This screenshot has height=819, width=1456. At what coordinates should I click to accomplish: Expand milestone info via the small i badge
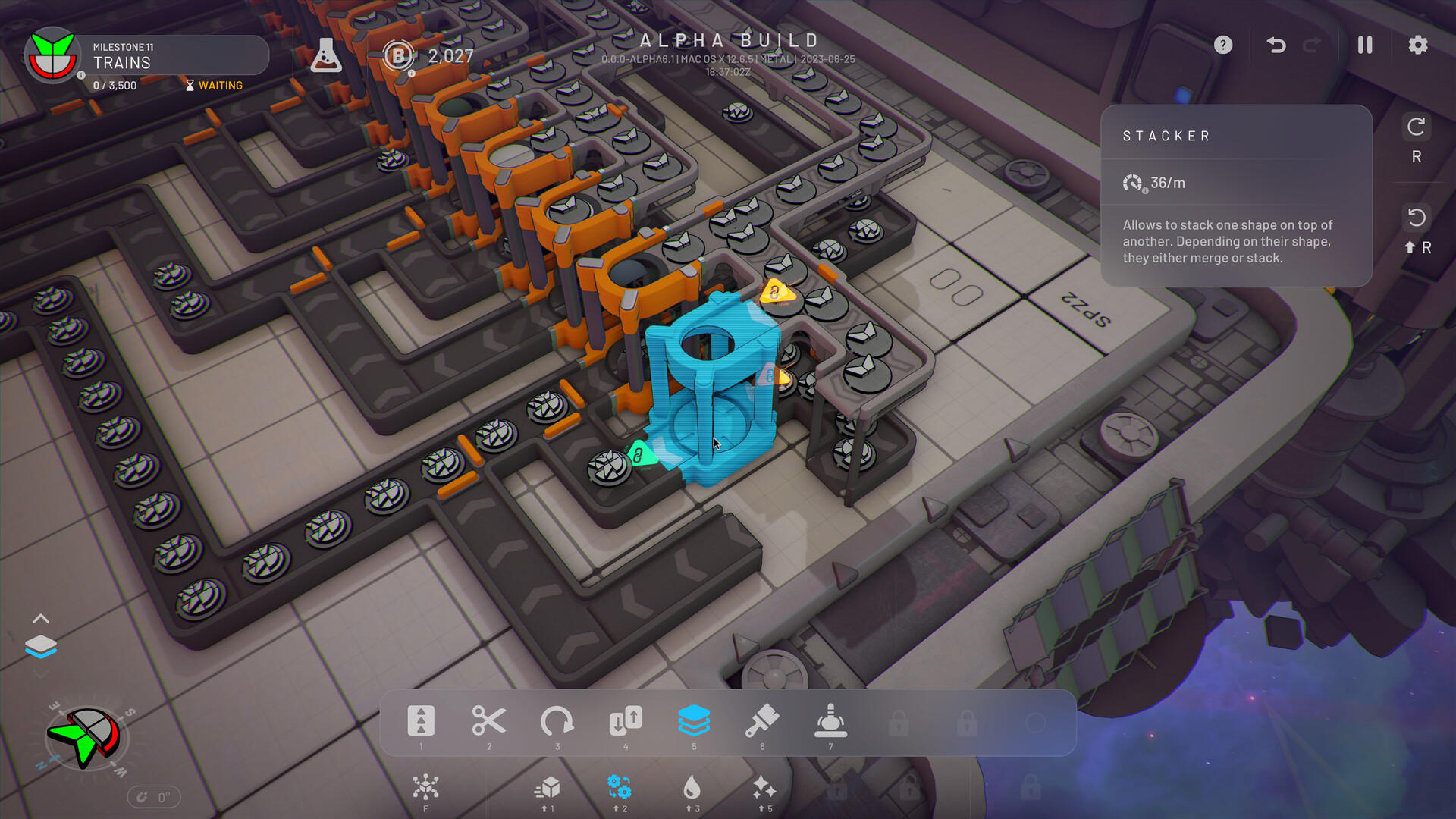pyautogui.click(x=81, y=74)
